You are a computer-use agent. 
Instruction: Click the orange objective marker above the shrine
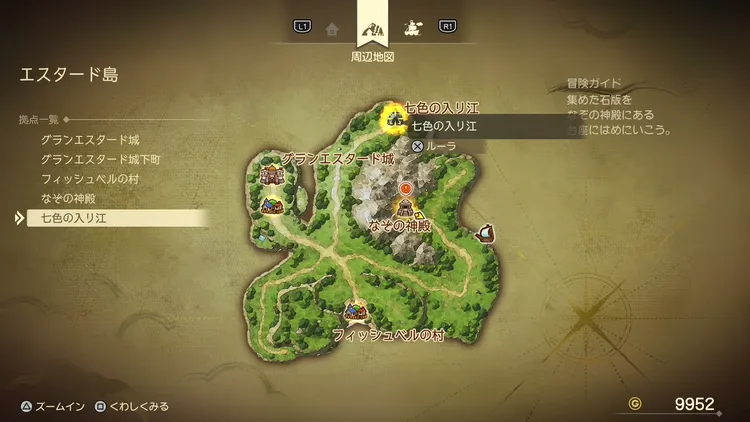coord(406,187)
